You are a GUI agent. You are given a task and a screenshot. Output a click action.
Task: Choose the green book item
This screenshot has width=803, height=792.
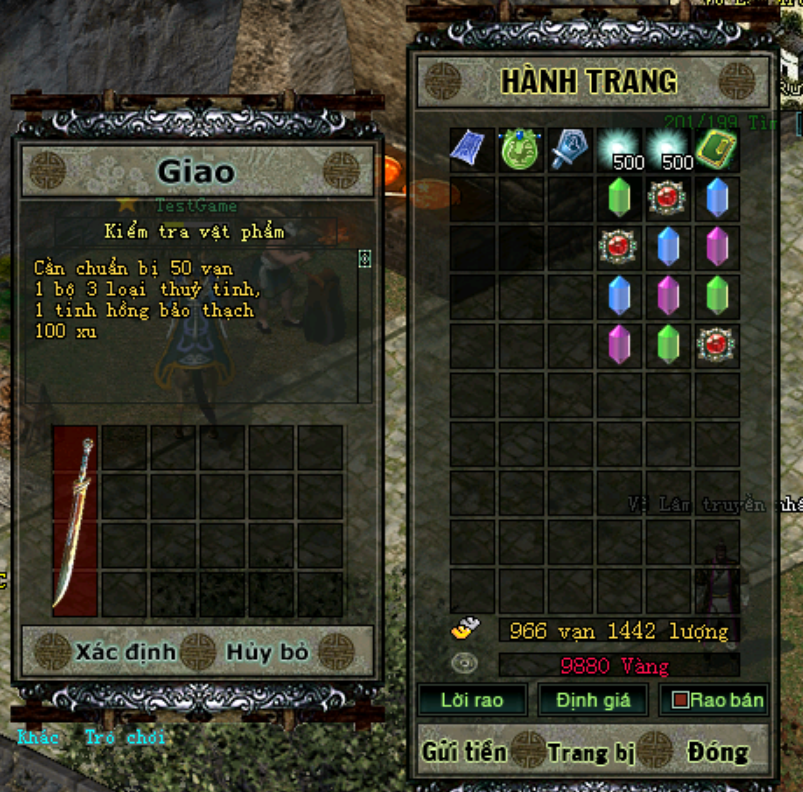[716, 150]
